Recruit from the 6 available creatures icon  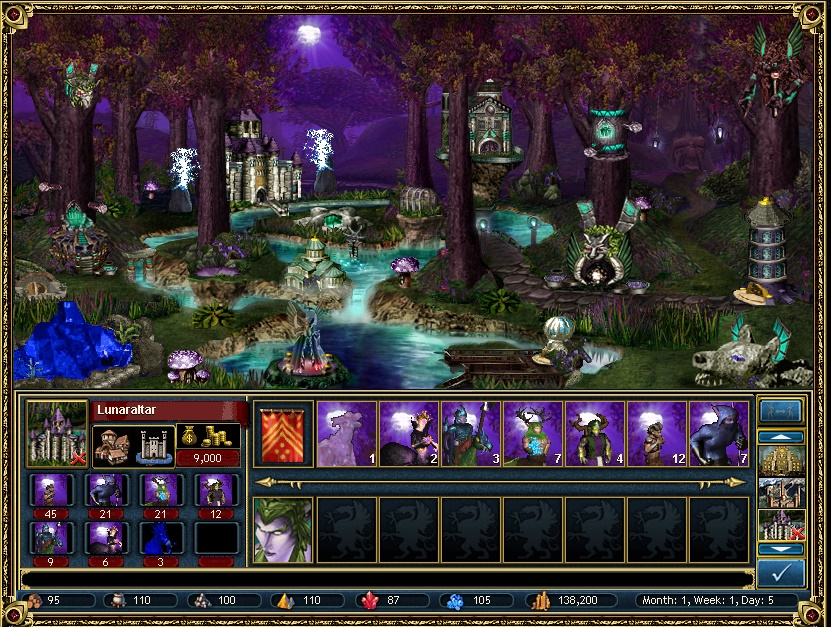[x=104, y=538]
